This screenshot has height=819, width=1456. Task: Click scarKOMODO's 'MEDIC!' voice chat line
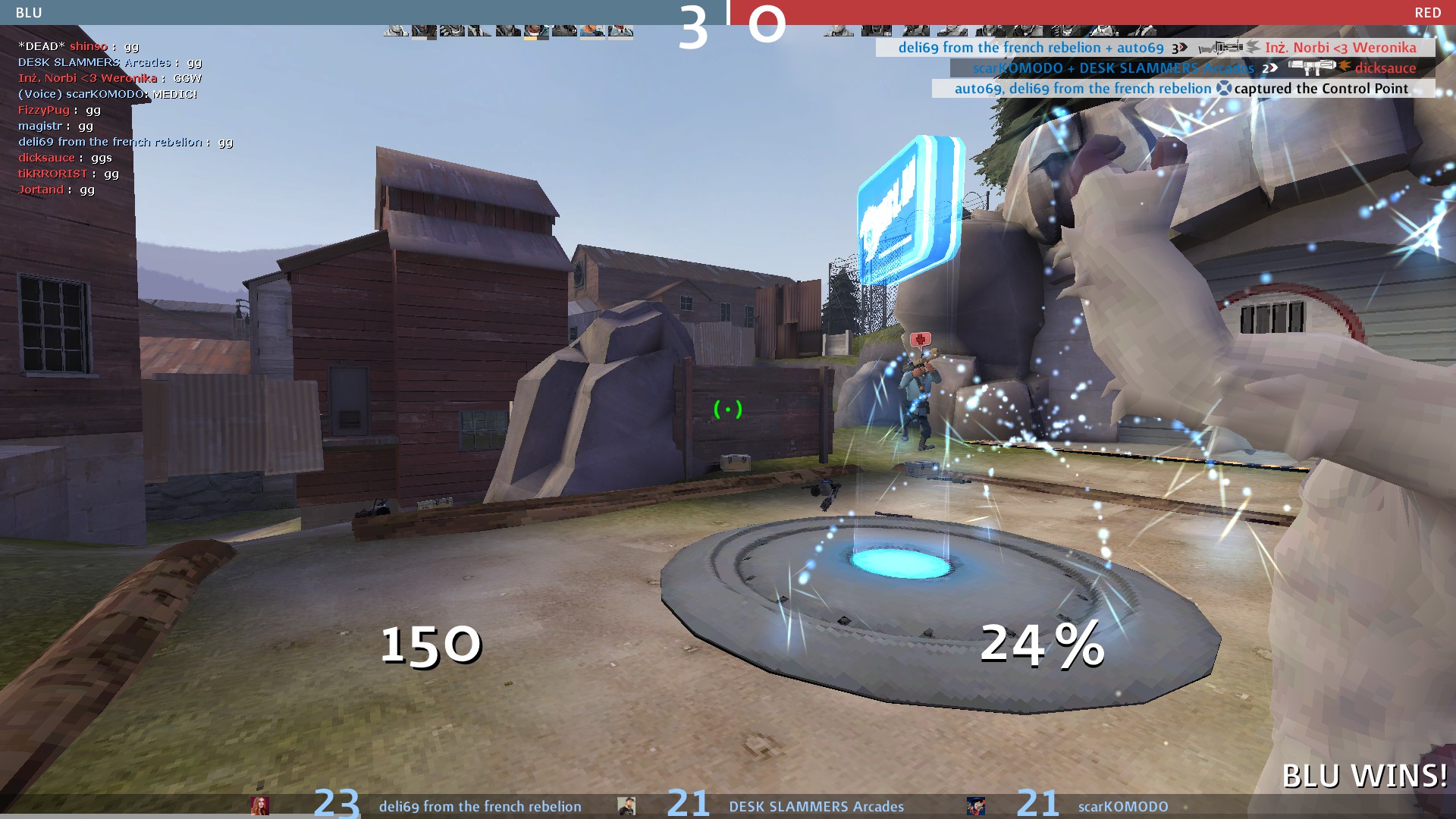(x=107, y=94)
